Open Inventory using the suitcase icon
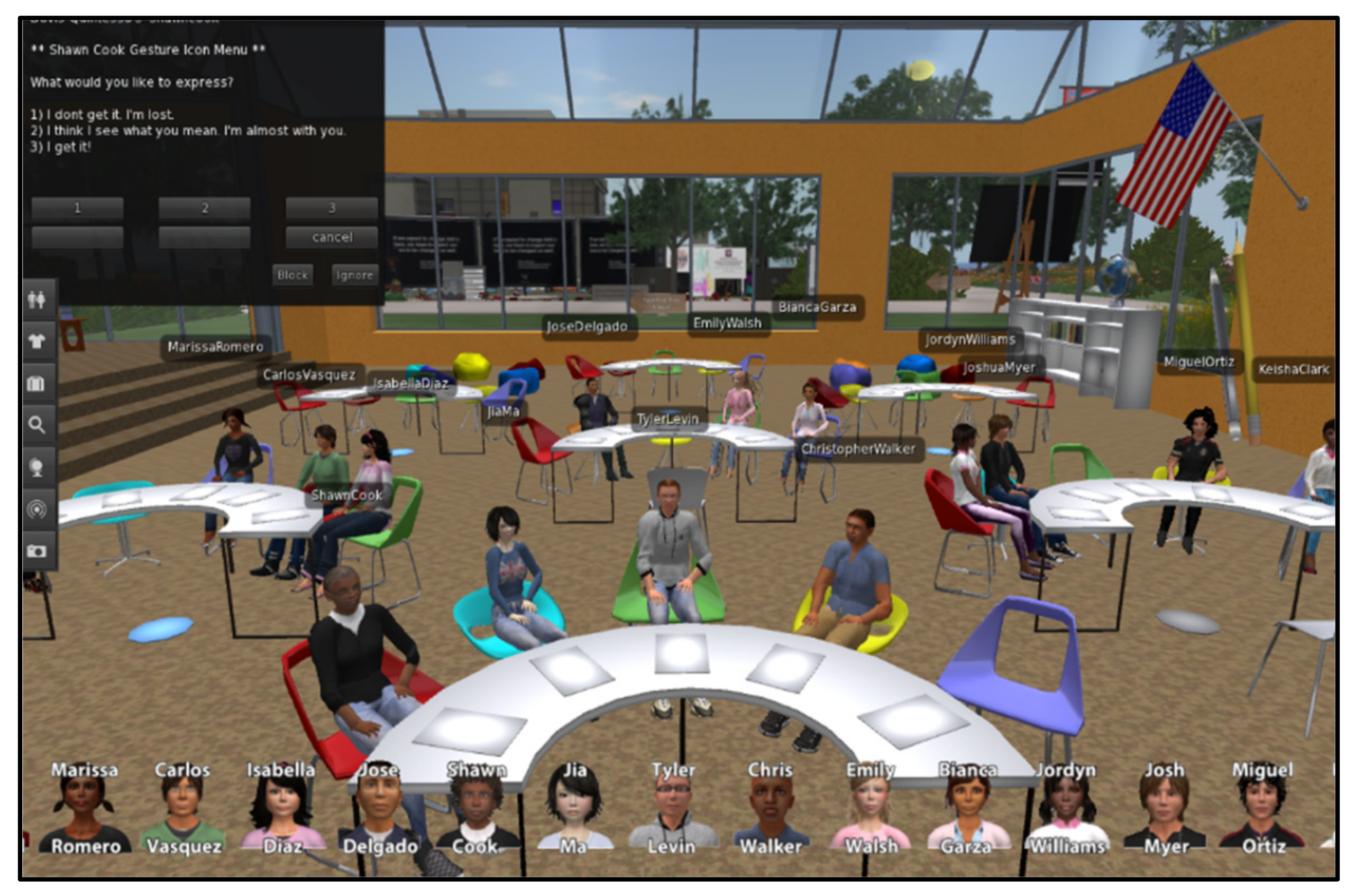This screenshot has height=896, width=1355. tap(38, 382)
